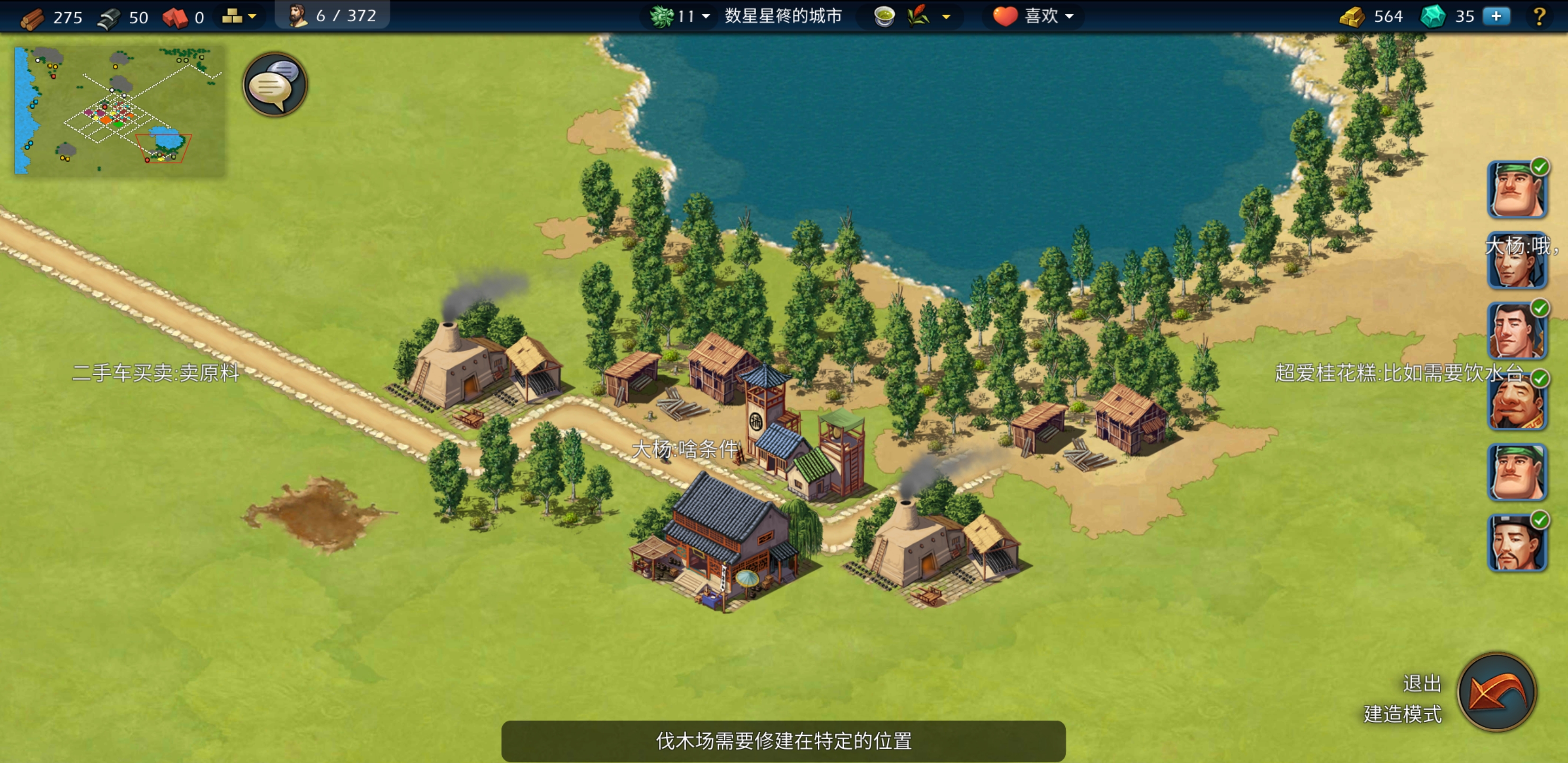This screenshot has width=1568, height=763.
Task: Click the gold bars icon showing 564
Action: tap(1352, 16)
